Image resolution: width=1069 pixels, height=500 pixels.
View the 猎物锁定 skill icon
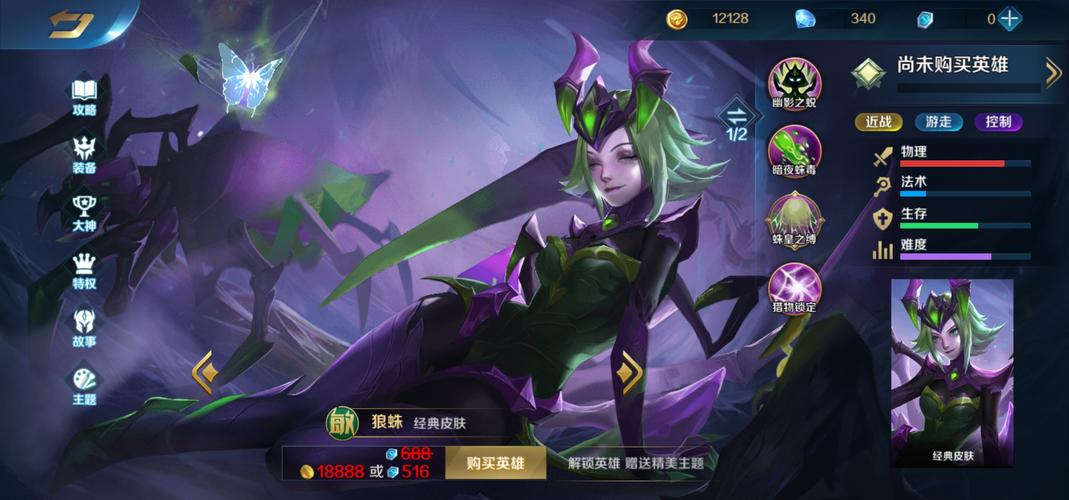[794, 287]
